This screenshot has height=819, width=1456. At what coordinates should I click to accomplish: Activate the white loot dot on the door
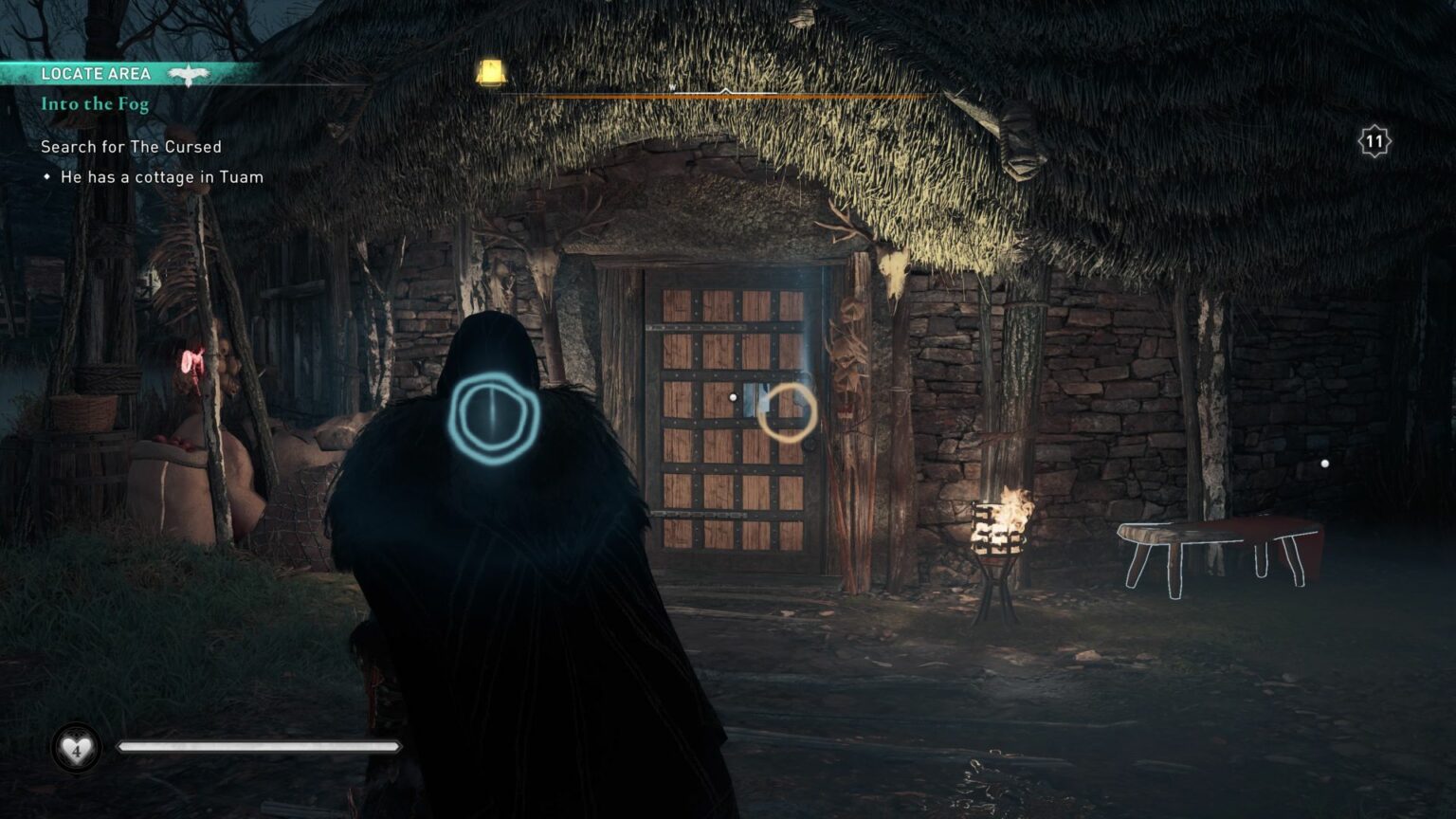731,397
